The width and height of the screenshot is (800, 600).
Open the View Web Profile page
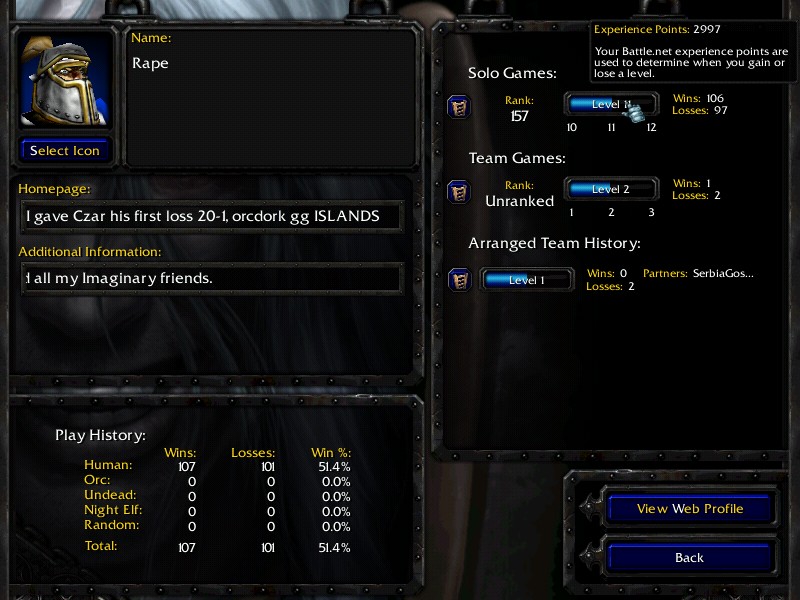point(690,509)
